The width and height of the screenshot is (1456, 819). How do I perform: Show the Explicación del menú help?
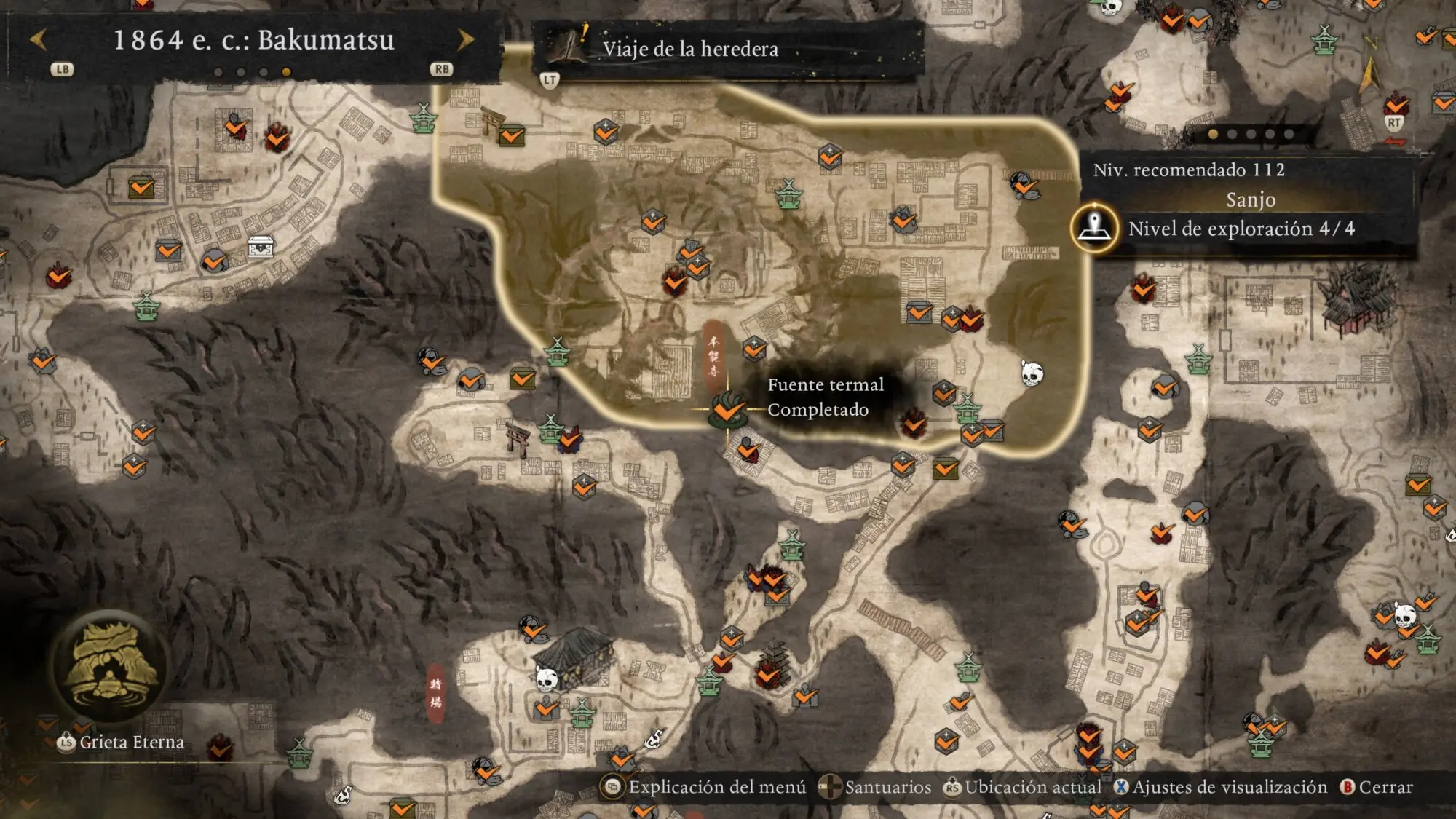(x=704, y=787)
